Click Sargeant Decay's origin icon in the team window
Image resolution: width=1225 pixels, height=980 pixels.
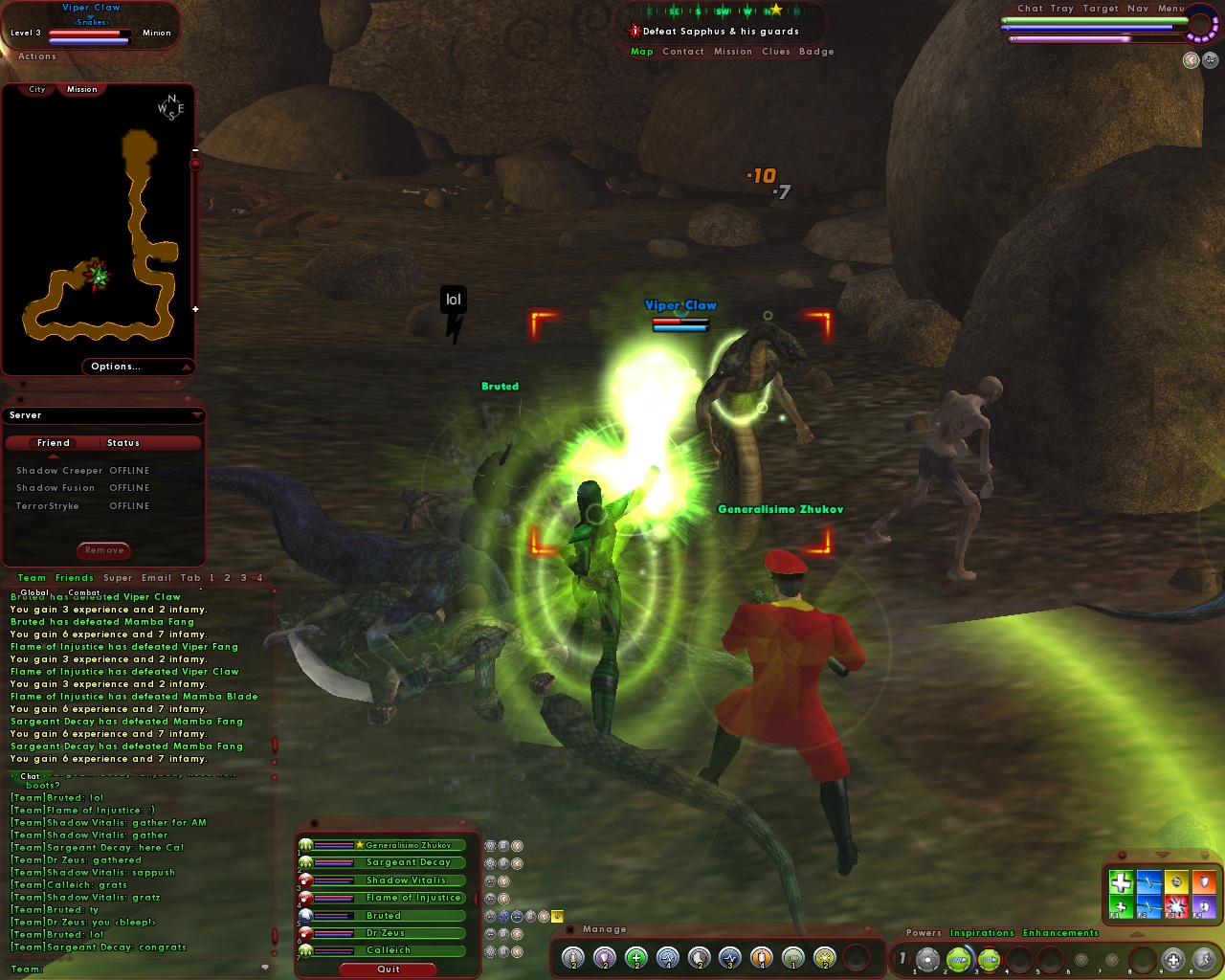coord(305,862)
